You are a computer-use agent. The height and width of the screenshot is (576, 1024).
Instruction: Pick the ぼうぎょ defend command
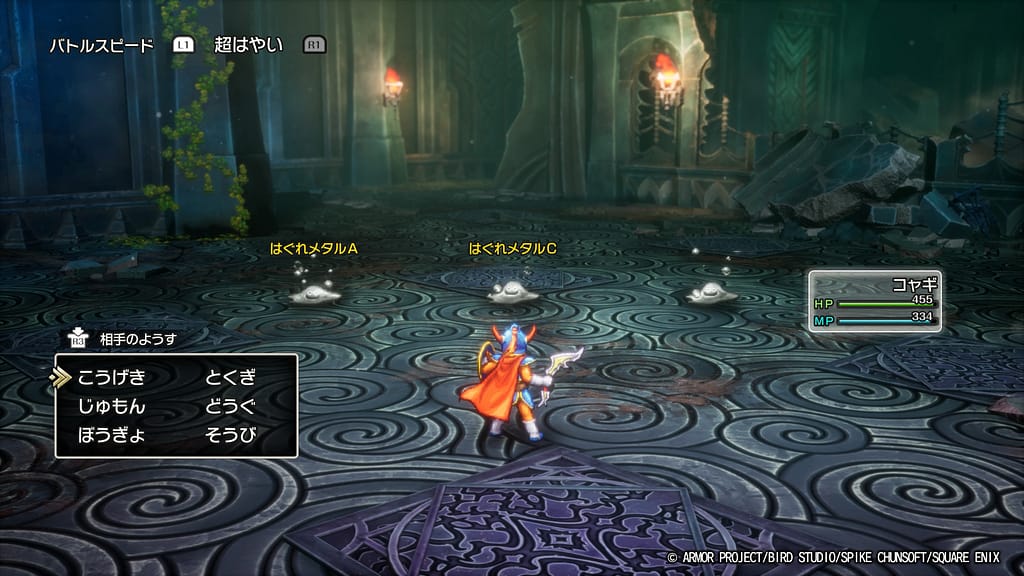111,436
